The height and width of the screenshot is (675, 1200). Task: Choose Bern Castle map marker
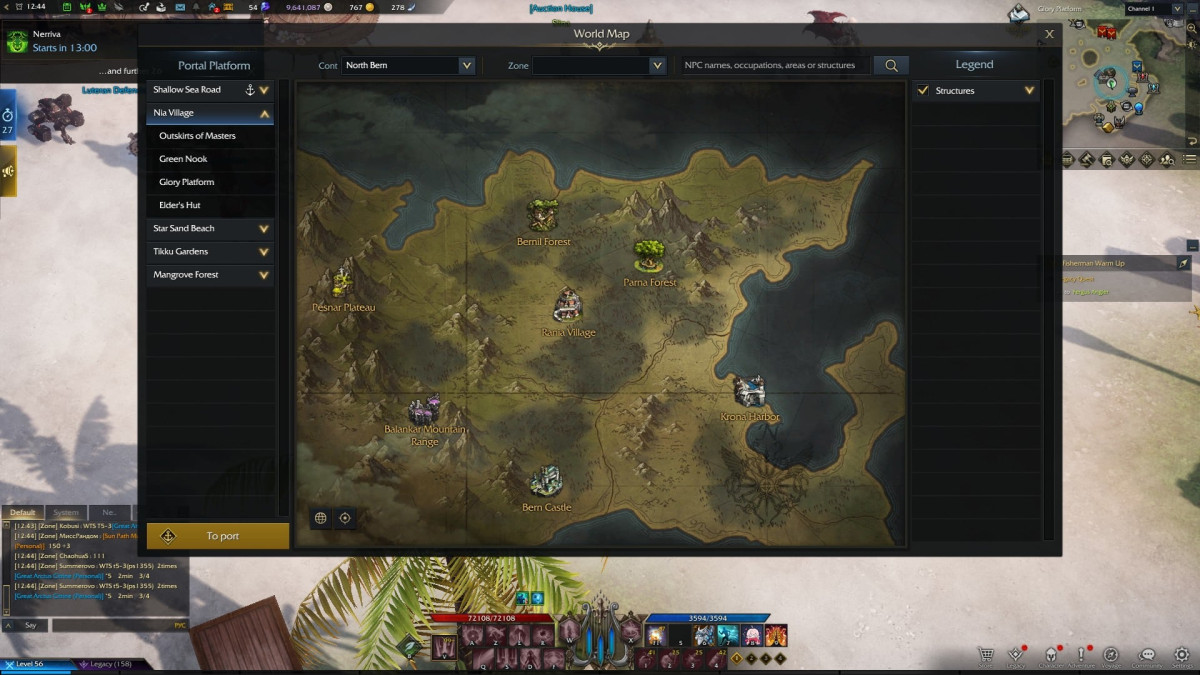coord(546,481)
